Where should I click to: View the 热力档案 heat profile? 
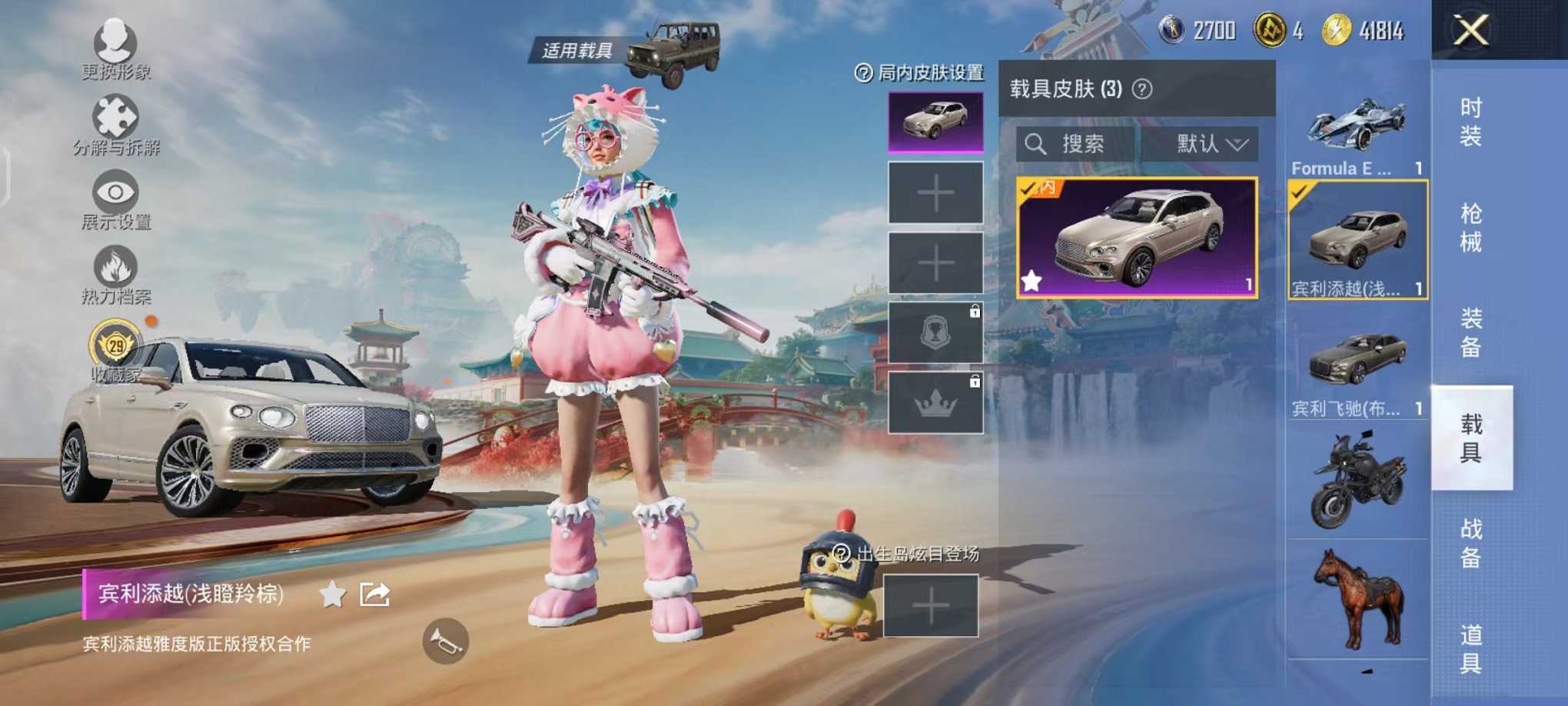click(115, 269)
